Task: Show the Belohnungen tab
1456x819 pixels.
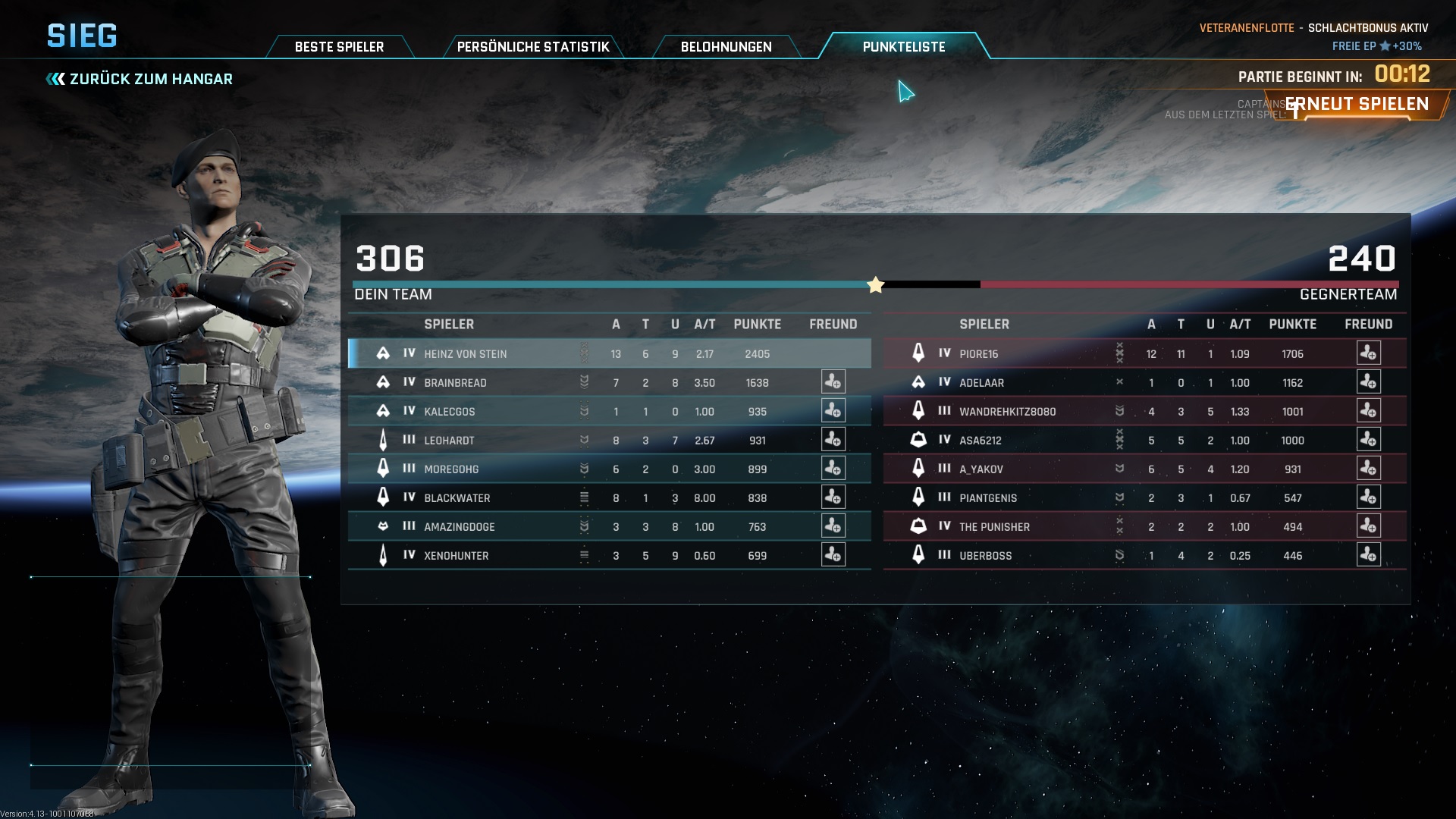Action: 726,47
